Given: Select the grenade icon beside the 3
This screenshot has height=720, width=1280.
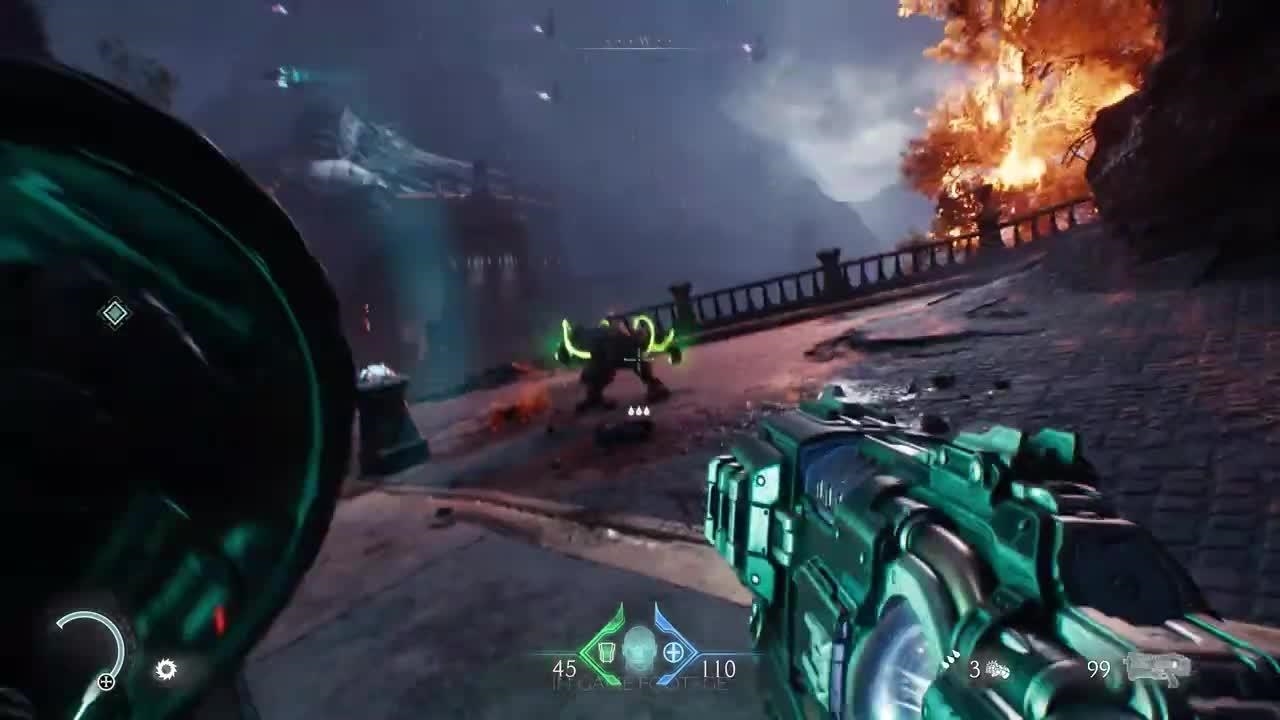Looking at the screenshot, I should pyautogui.click(x=997, y=669).
